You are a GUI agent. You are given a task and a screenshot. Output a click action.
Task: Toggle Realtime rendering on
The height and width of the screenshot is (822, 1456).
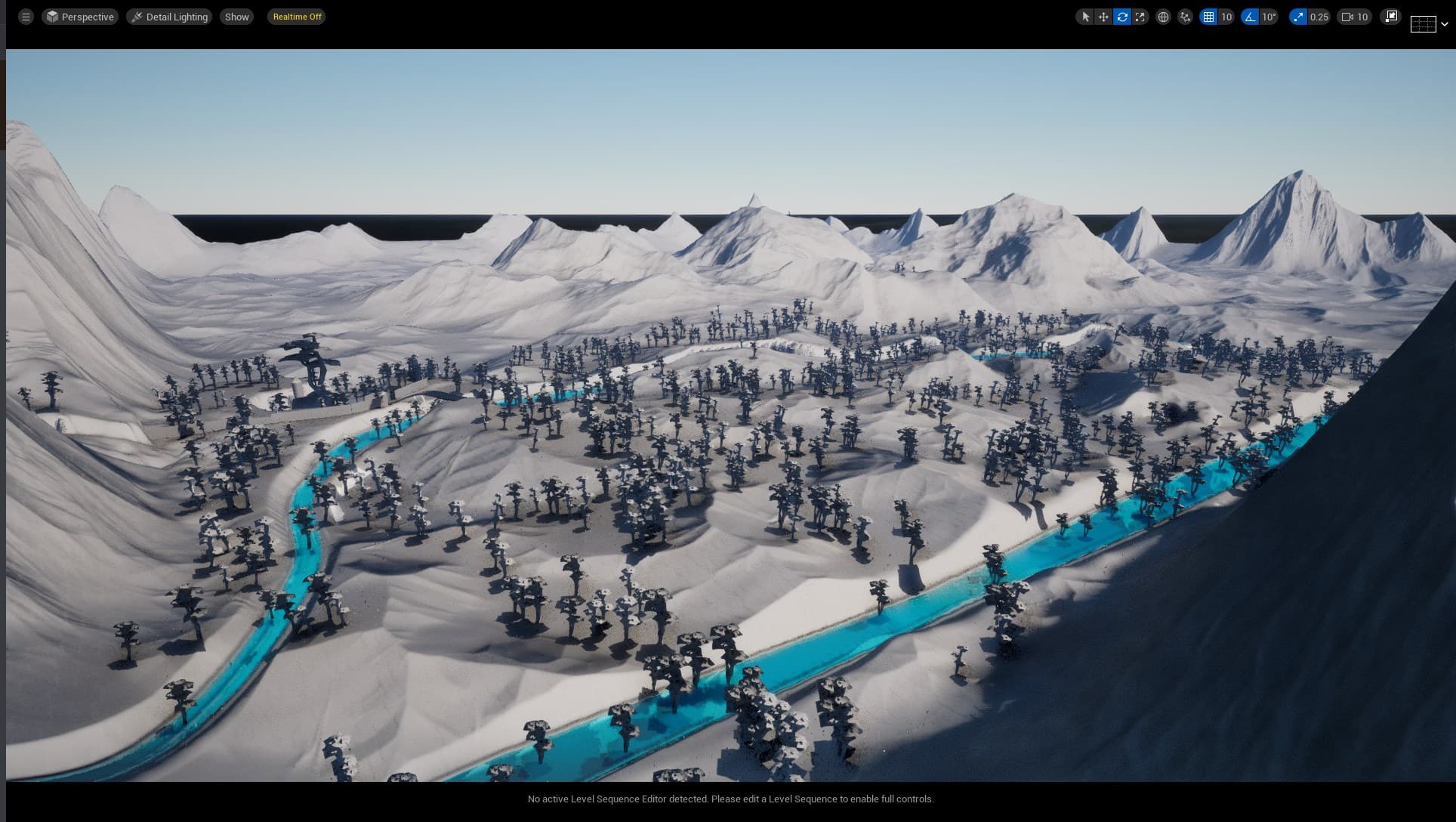296,16
